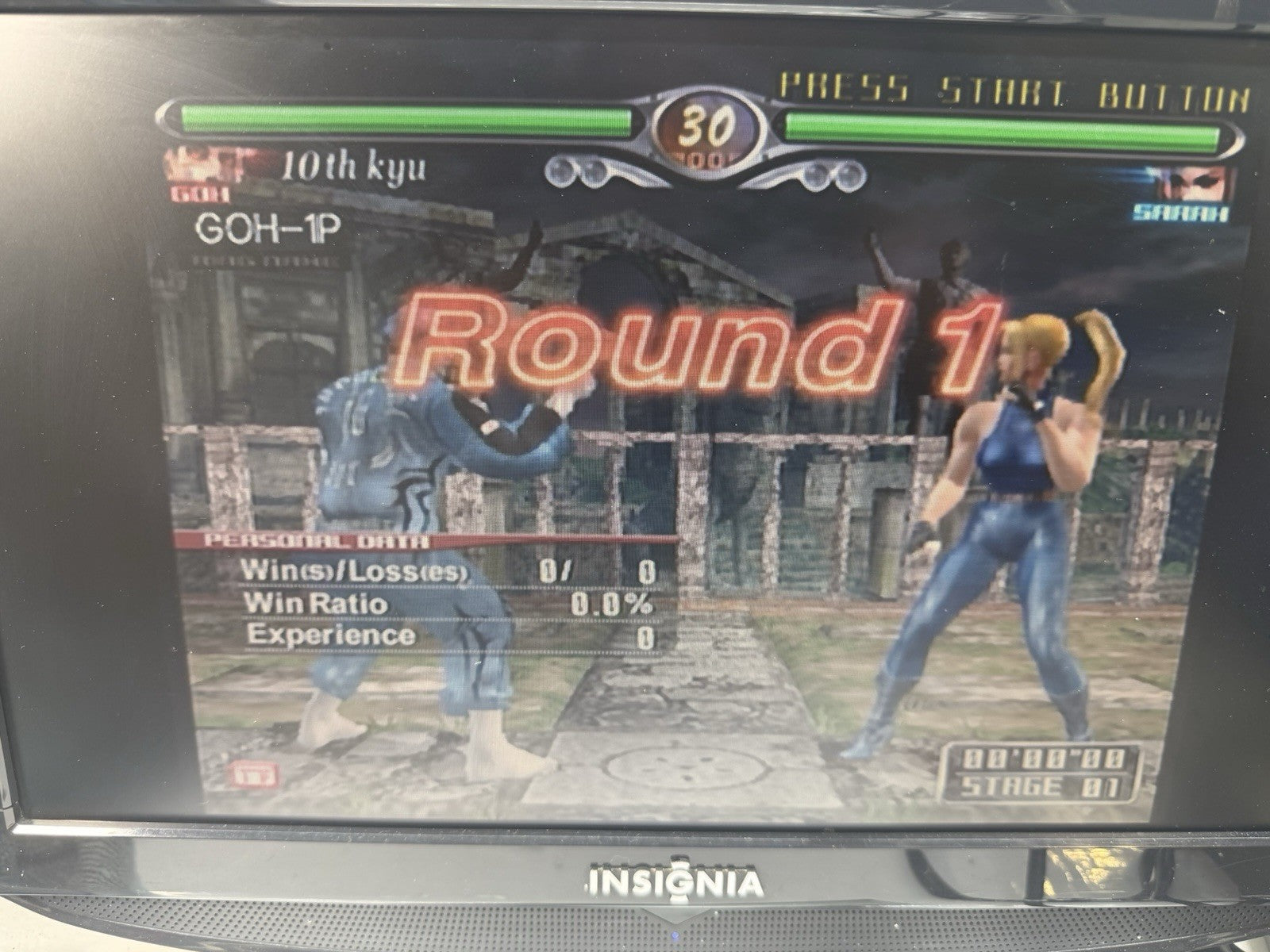Click the round timer showing 30
The image size is (1270, 952).
[705, 125]
